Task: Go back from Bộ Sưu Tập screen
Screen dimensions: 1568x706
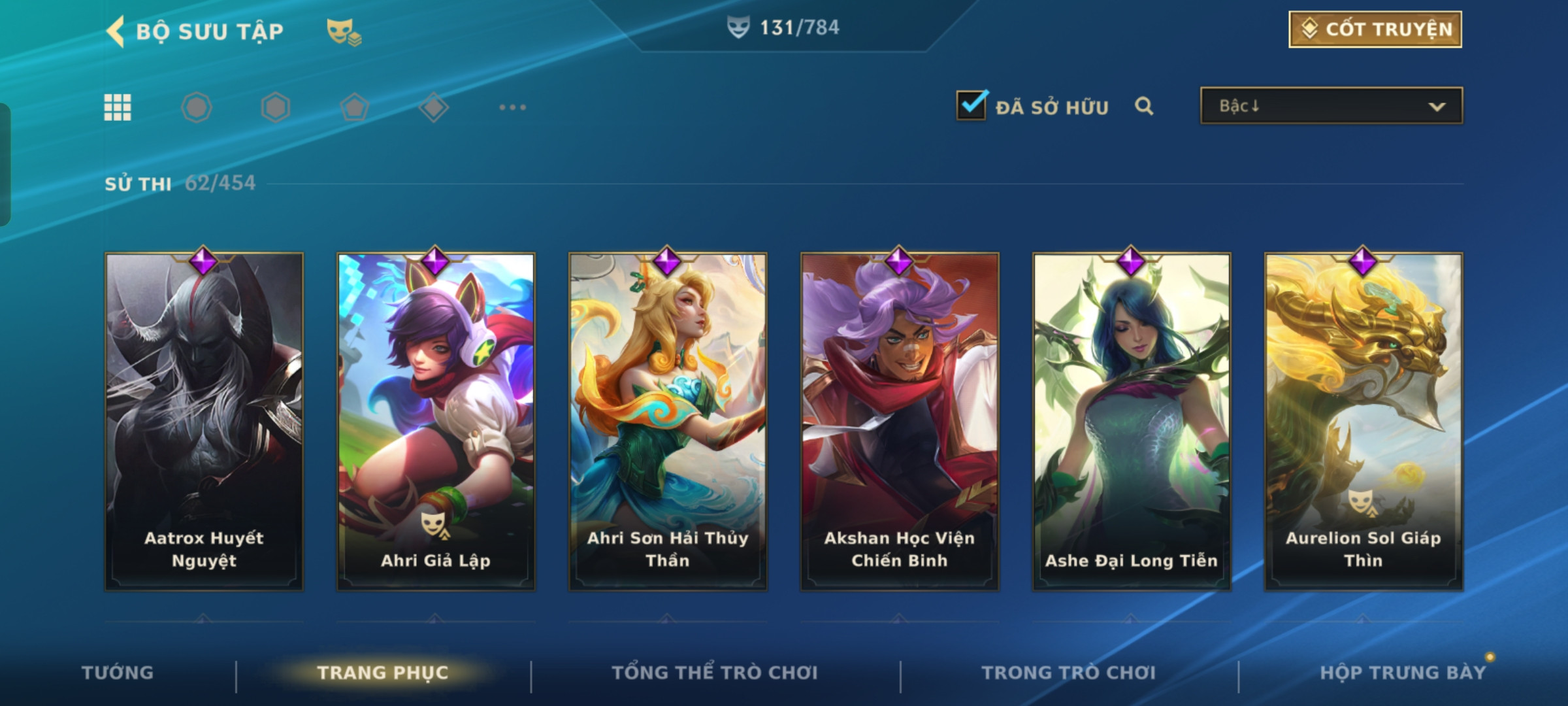Action: pyautogui.click(x=116, y=31)
